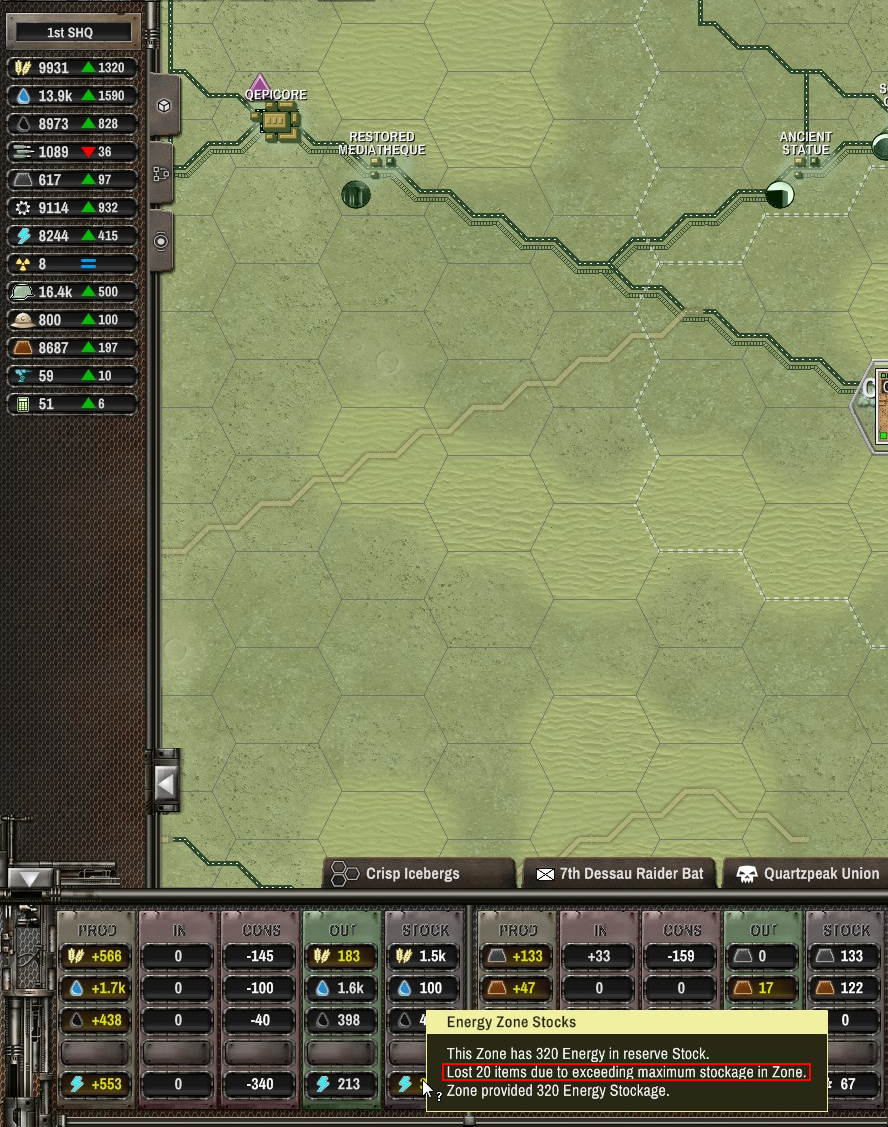Open the 7th Dessau Raider Bat tab

(619, 873)
